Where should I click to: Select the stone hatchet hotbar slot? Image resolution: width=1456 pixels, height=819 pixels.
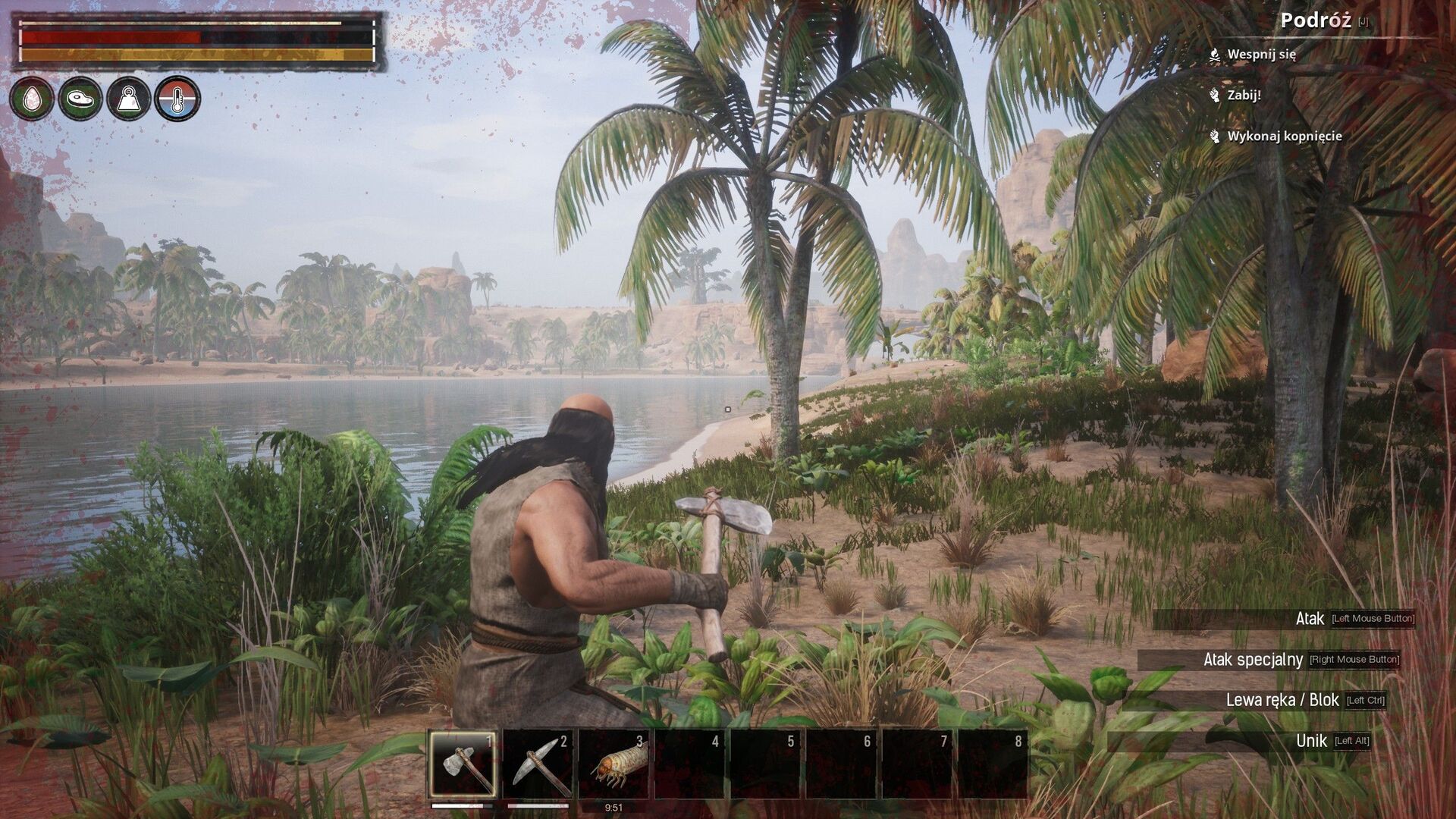tap(463, 764)
